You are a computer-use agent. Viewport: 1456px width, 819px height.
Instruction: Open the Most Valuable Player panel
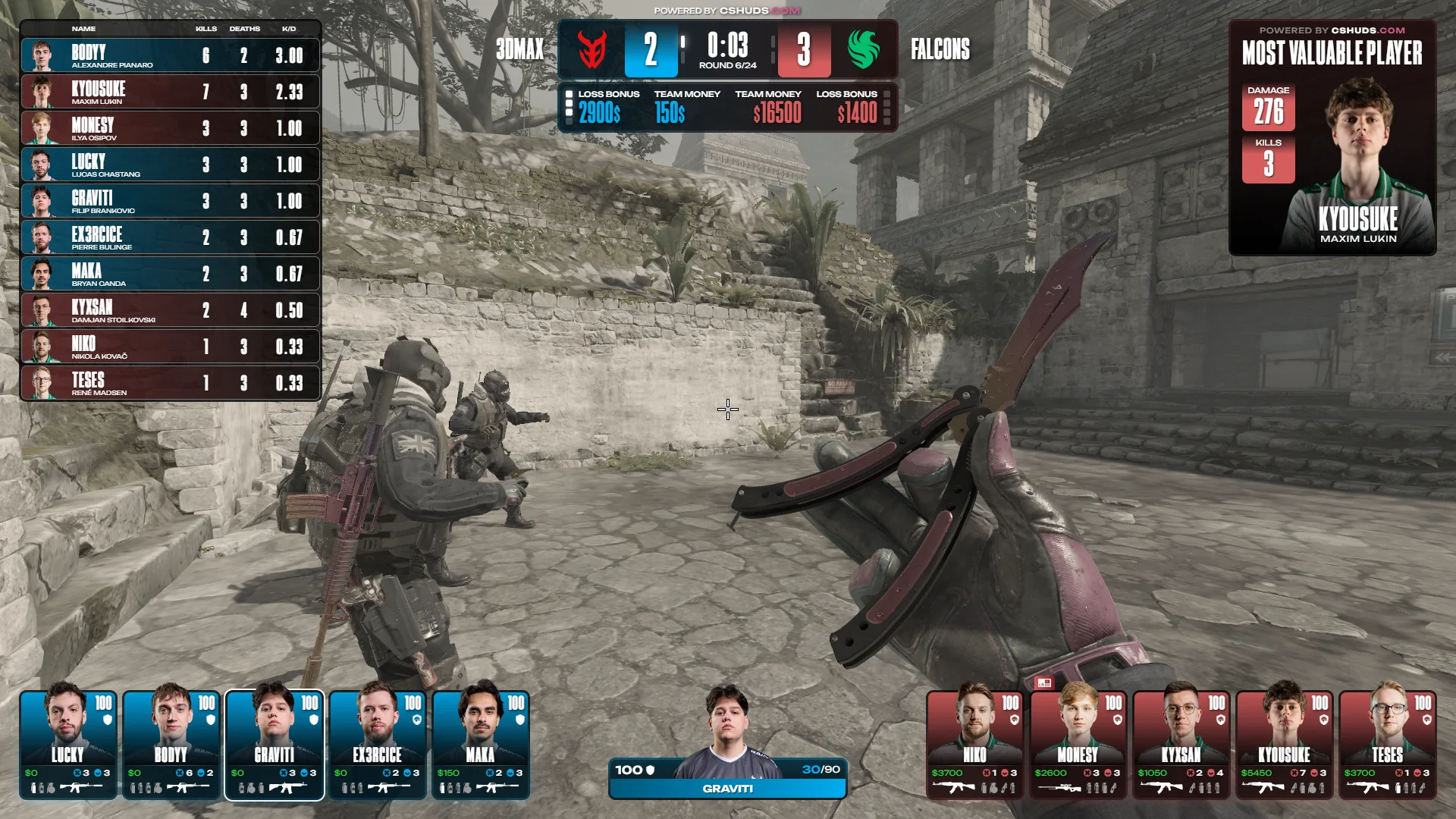[x=1332, y=138]
